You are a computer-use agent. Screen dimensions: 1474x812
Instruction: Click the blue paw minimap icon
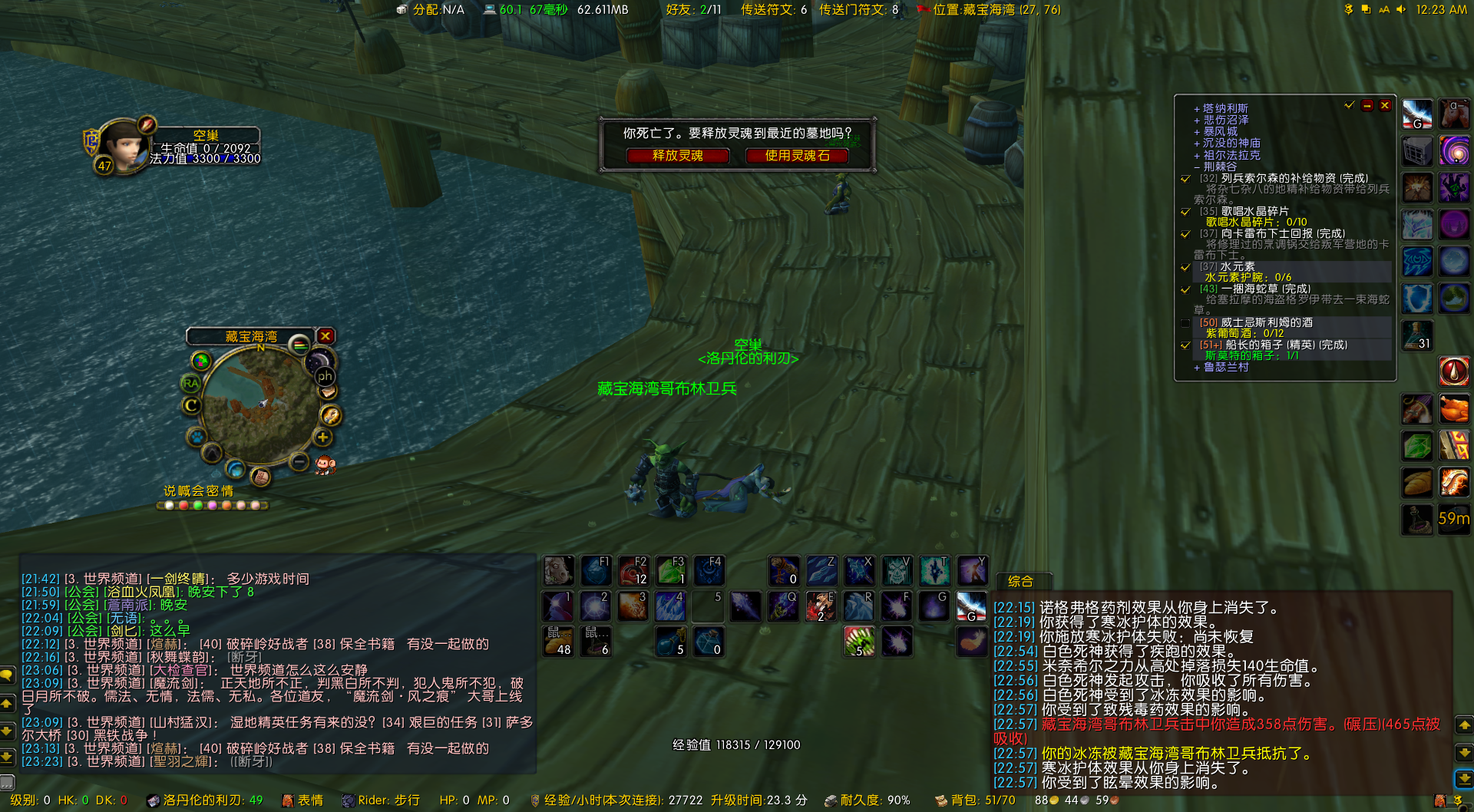[x=196, y=435]
